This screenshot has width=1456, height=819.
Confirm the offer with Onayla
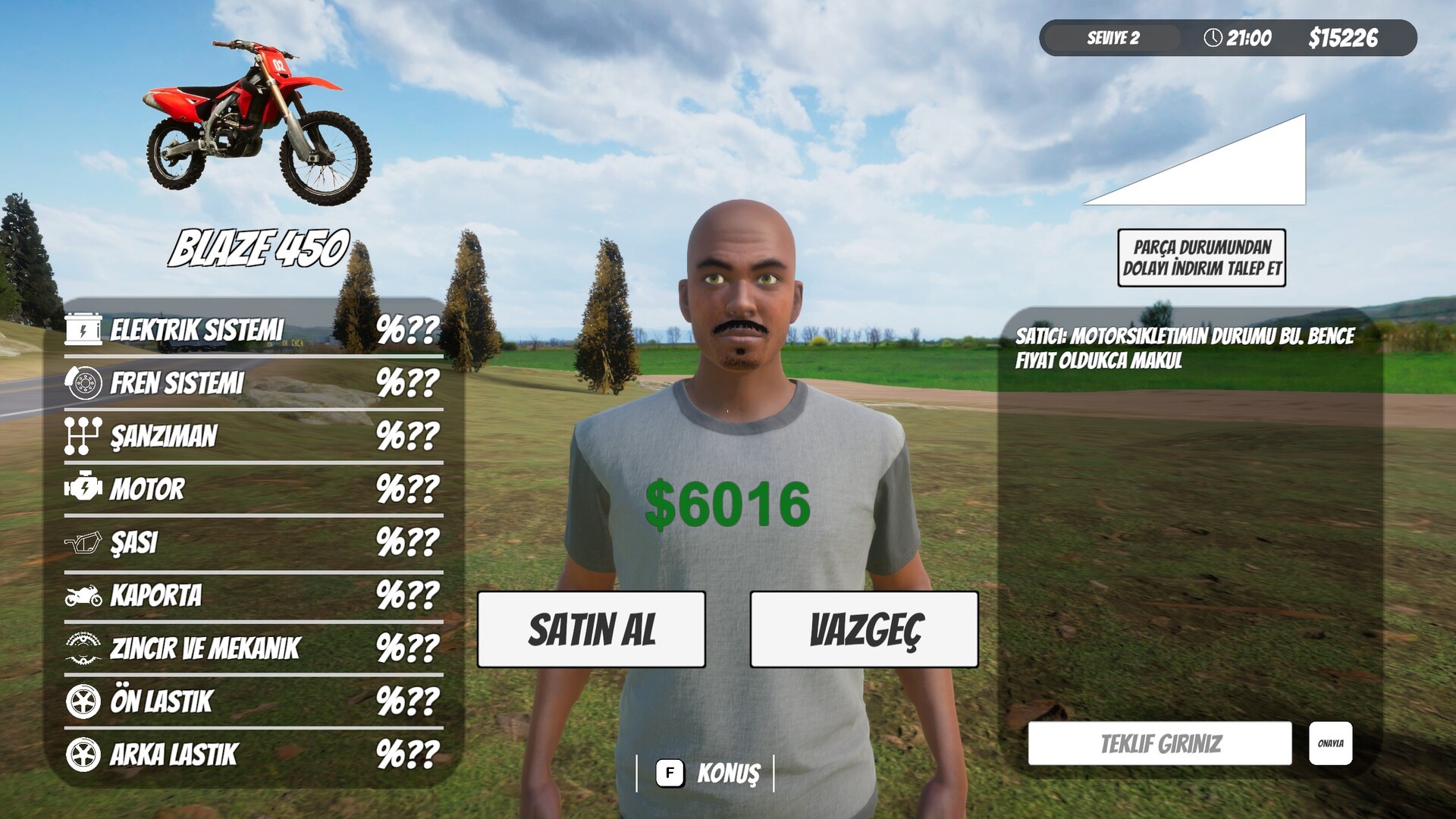[1330, 743]
